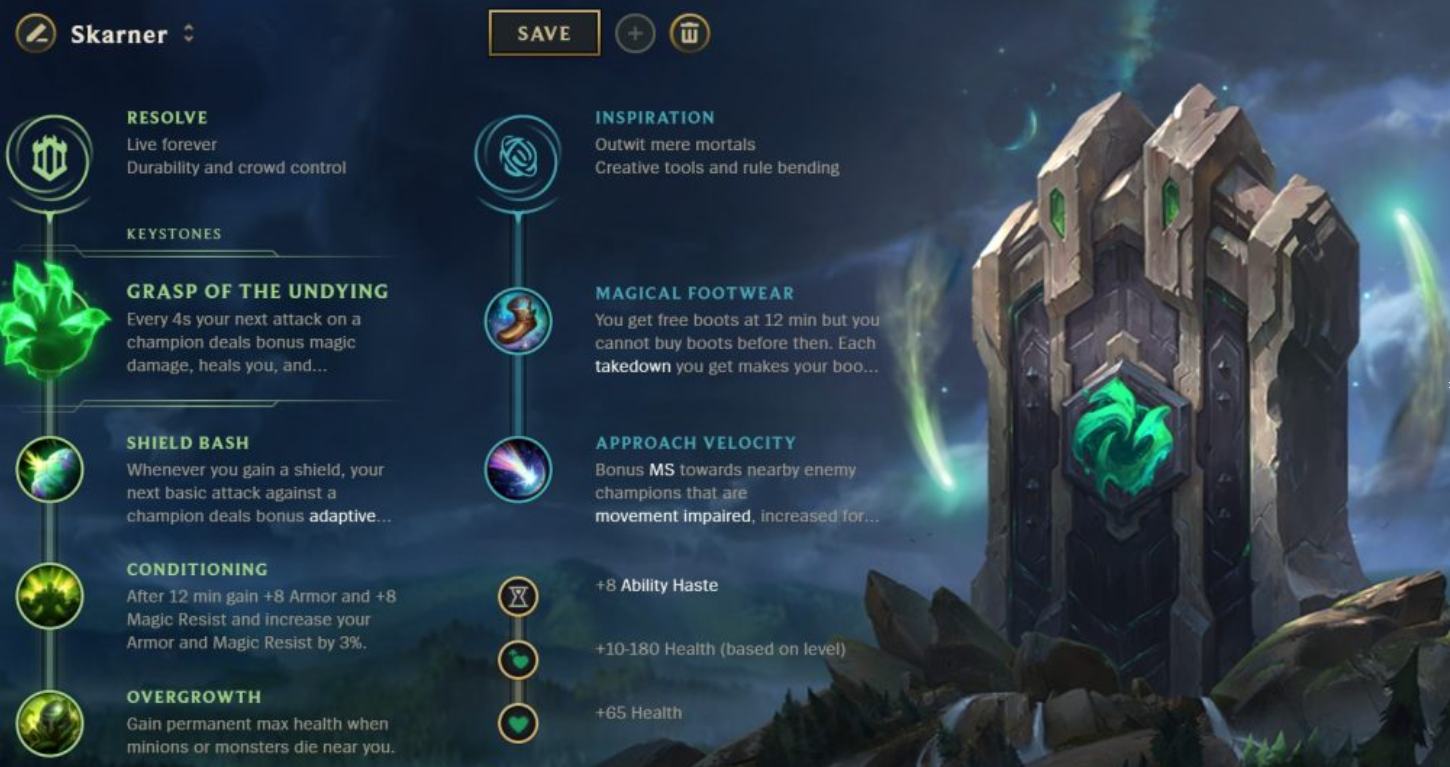Image resolution: width=1450 pixels, height=767 pixels.
Task: Choose the Conditioning rune
Action: (x=48, y=597)
